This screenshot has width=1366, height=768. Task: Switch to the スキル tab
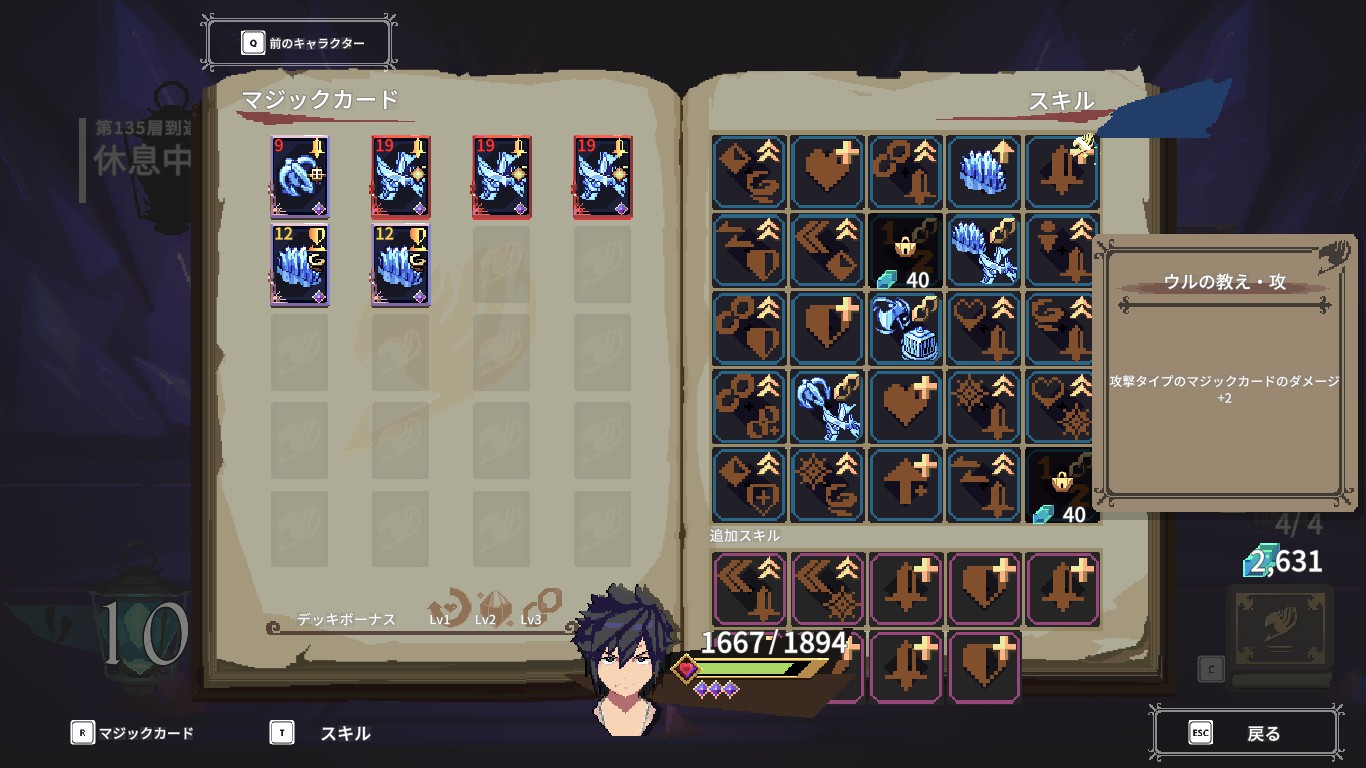click(328, 732)
